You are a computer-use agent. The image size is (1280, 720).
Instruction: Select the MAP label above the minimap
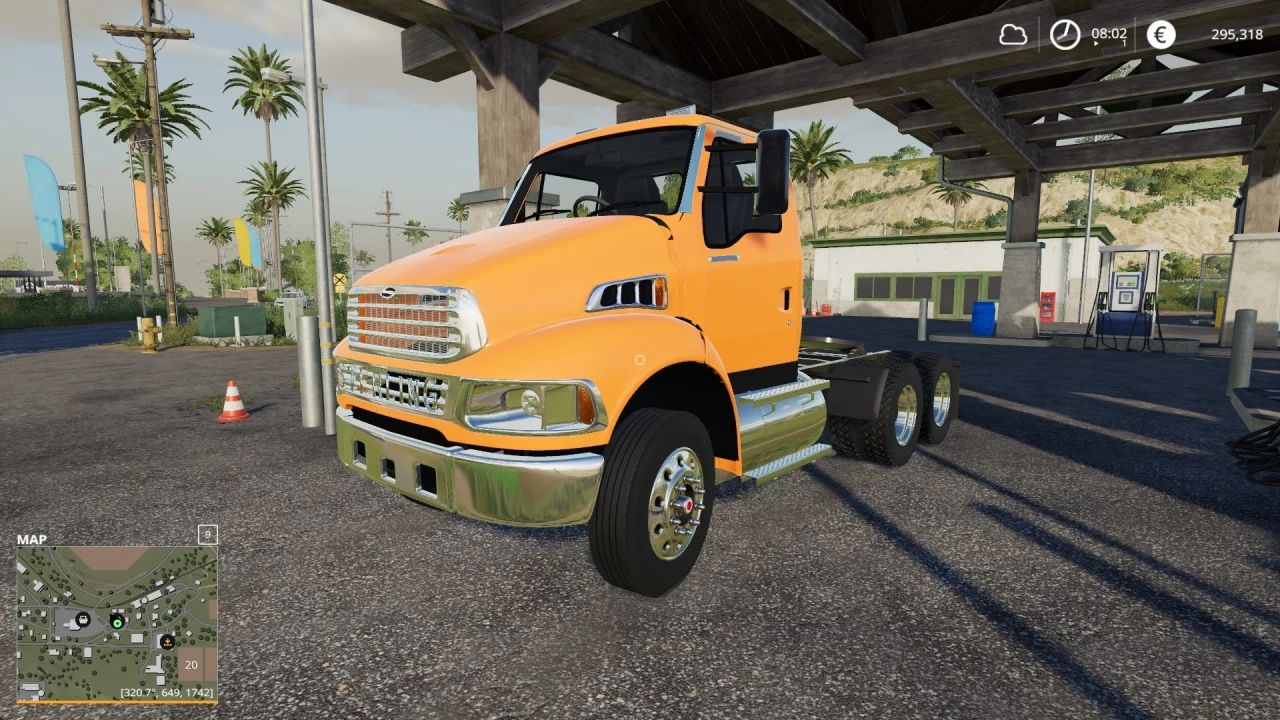32,539
